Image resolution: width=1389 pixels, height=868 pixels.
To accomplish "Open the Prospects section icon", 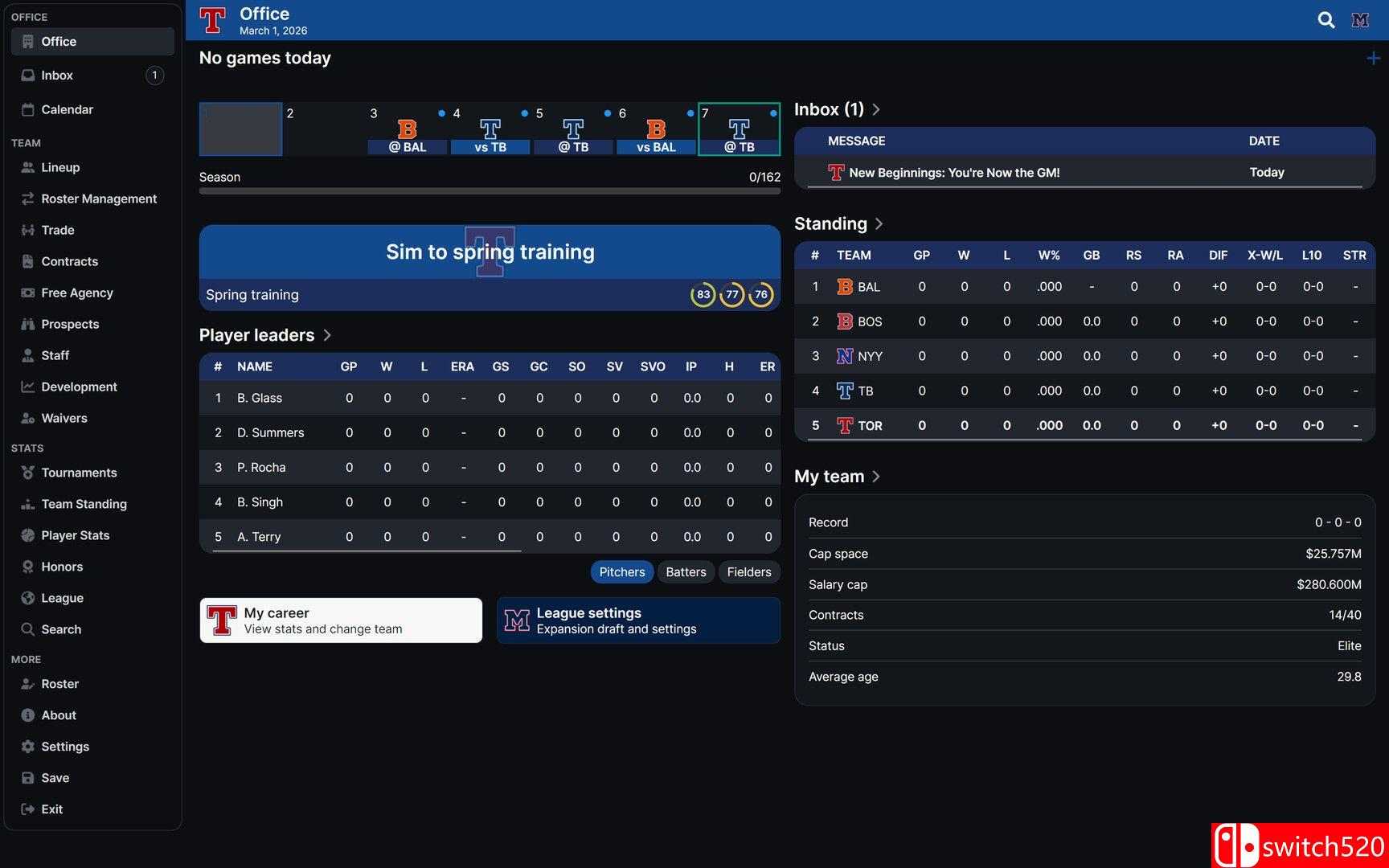I will (x=27, y=324).
